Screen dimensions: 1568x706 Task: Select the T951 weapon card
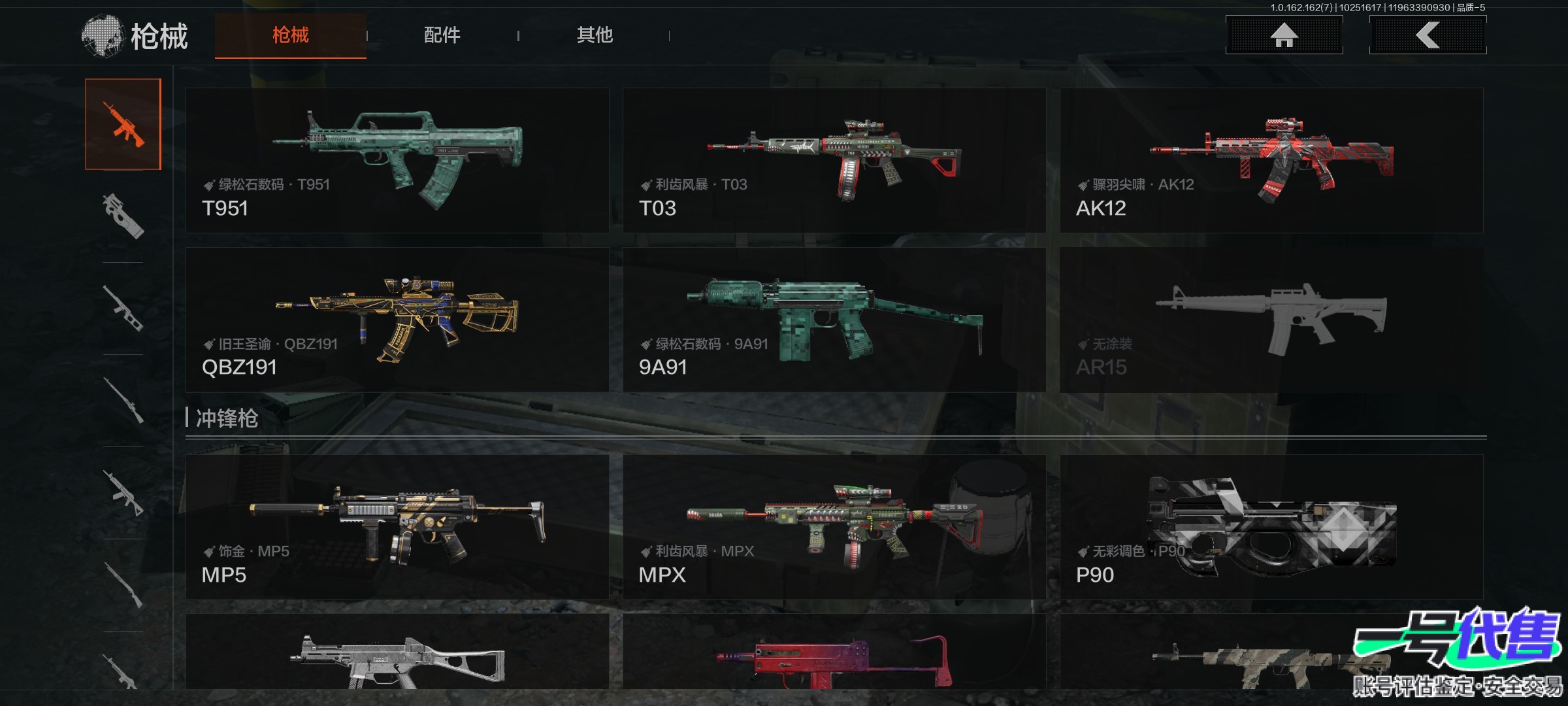(397, 160)
